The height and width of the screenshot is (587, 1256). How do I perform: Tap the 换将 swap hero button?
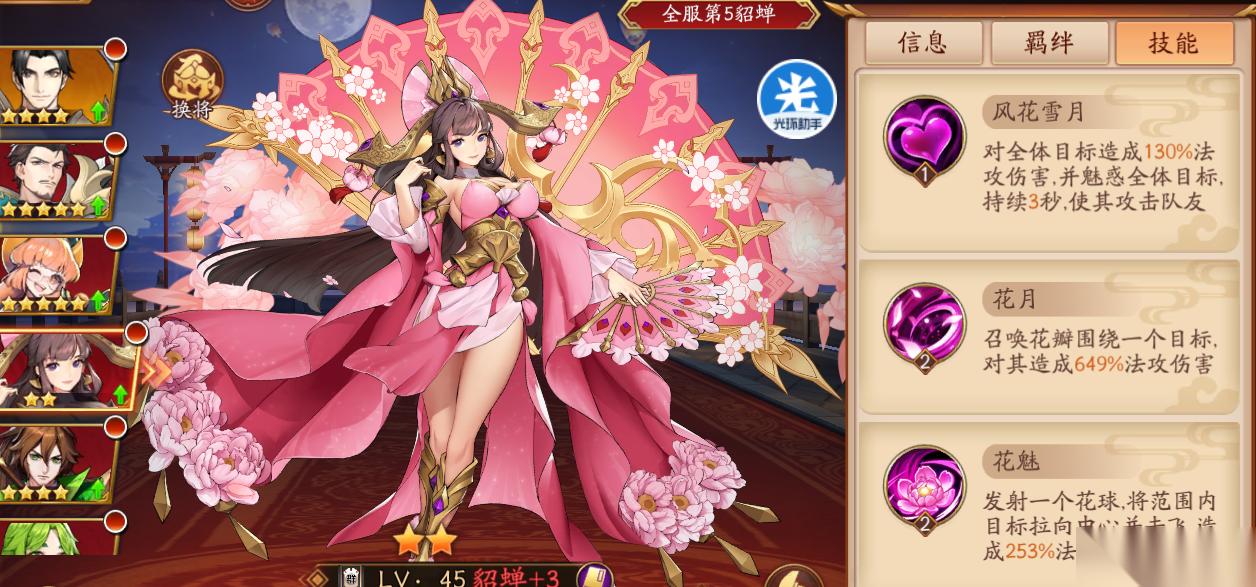tap(194, 85)
